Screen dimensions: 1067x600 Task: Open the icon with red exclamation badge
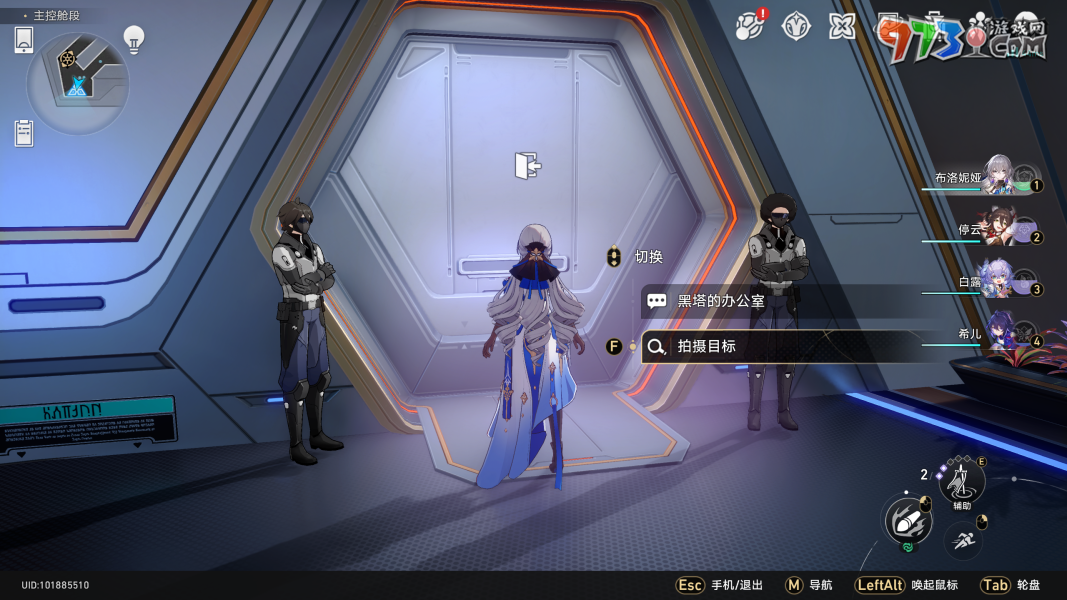pyautogui.click(x=749, y=27)
